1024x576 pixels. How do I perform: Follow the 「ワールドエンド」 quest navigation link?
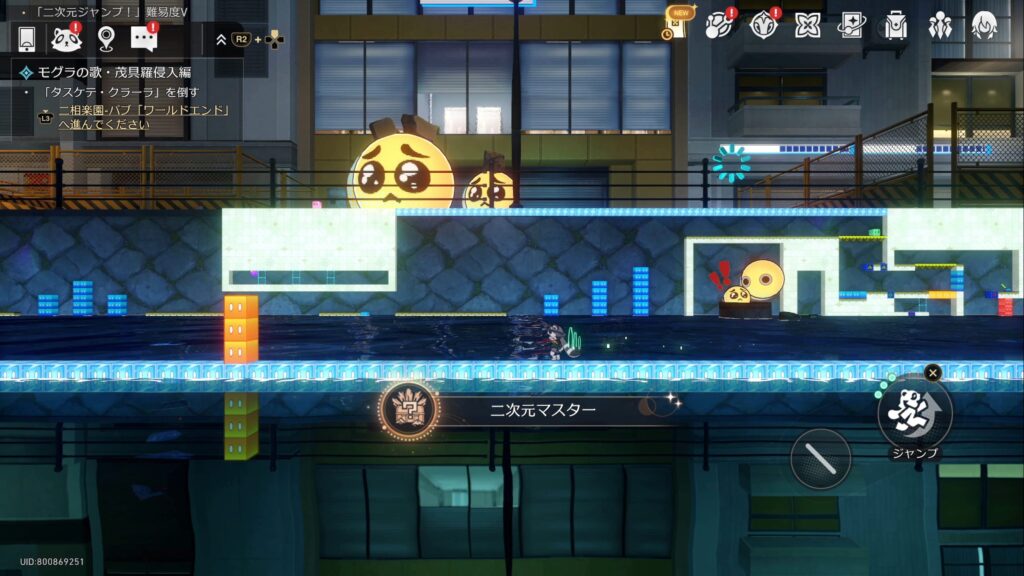coord(146,117)
